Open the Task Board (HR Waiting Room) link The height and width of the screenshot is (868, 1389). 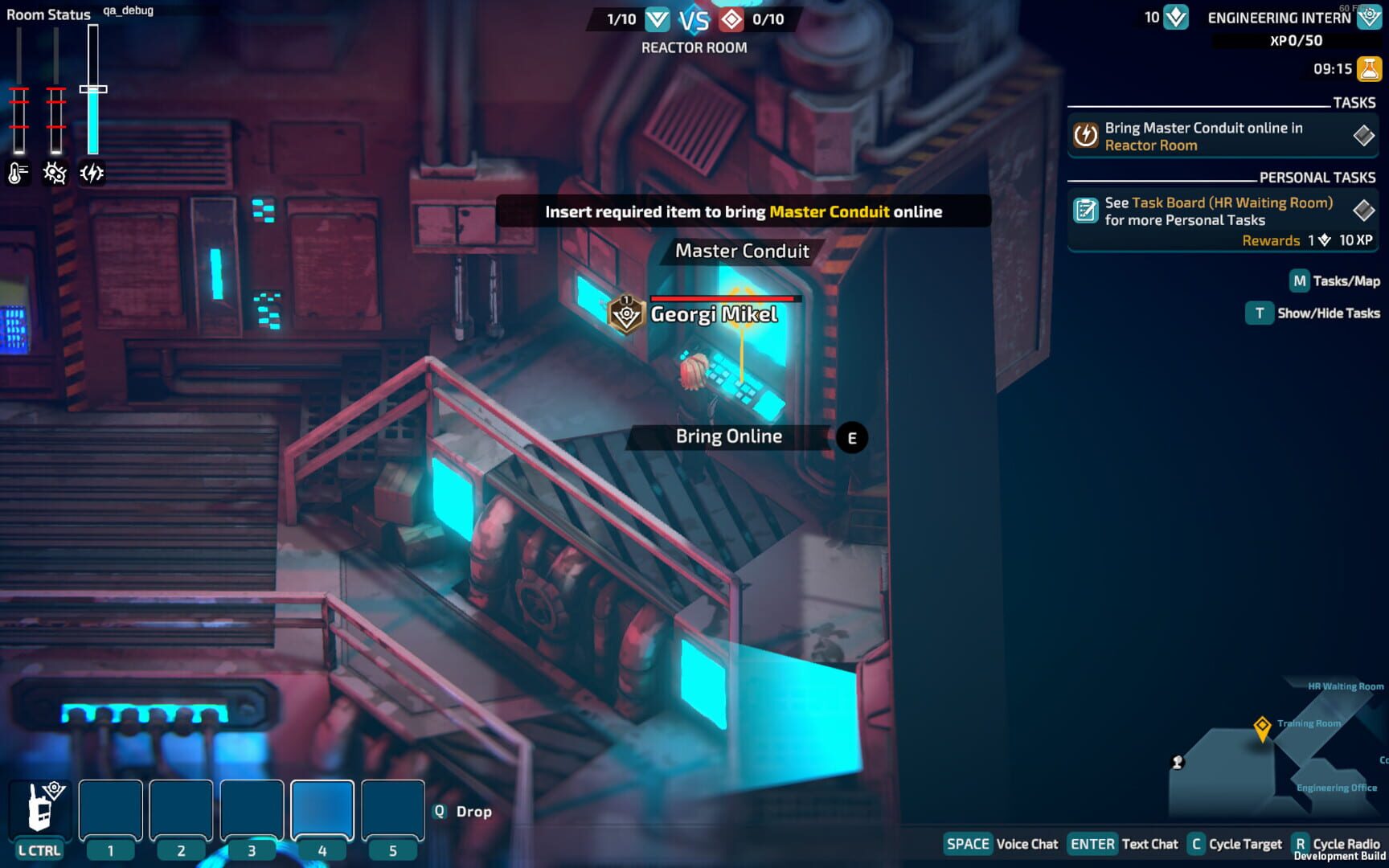click(x=1233, y=203)
